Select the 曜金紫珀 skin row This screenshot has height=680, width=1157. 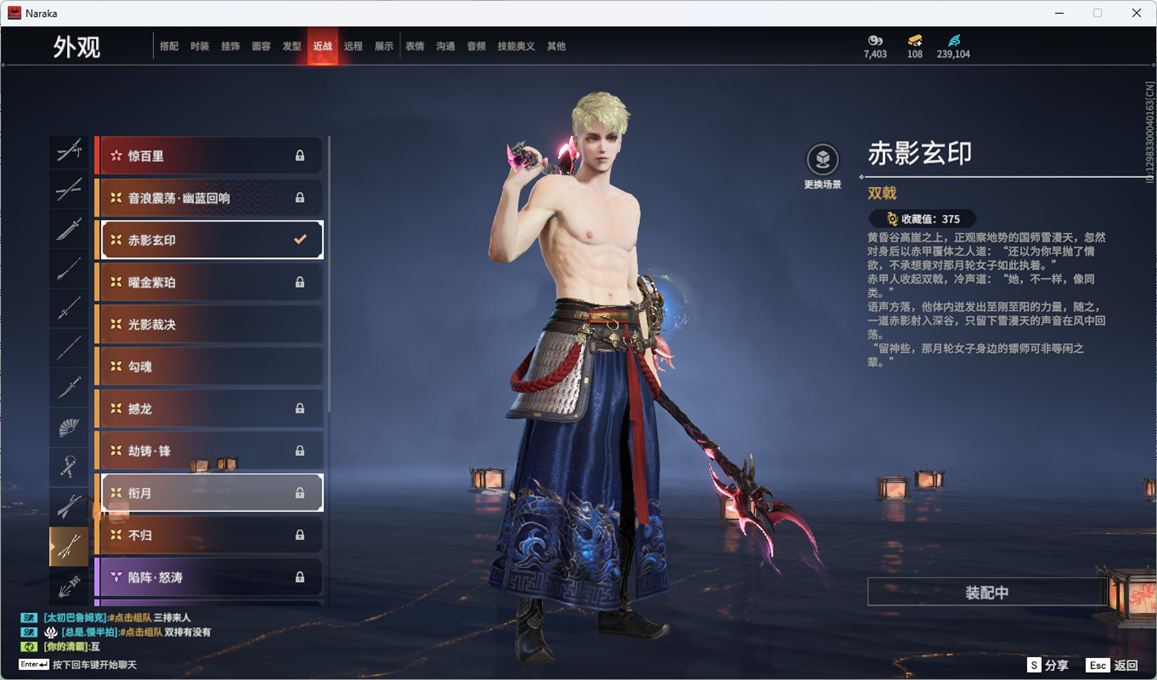point(210,283)
